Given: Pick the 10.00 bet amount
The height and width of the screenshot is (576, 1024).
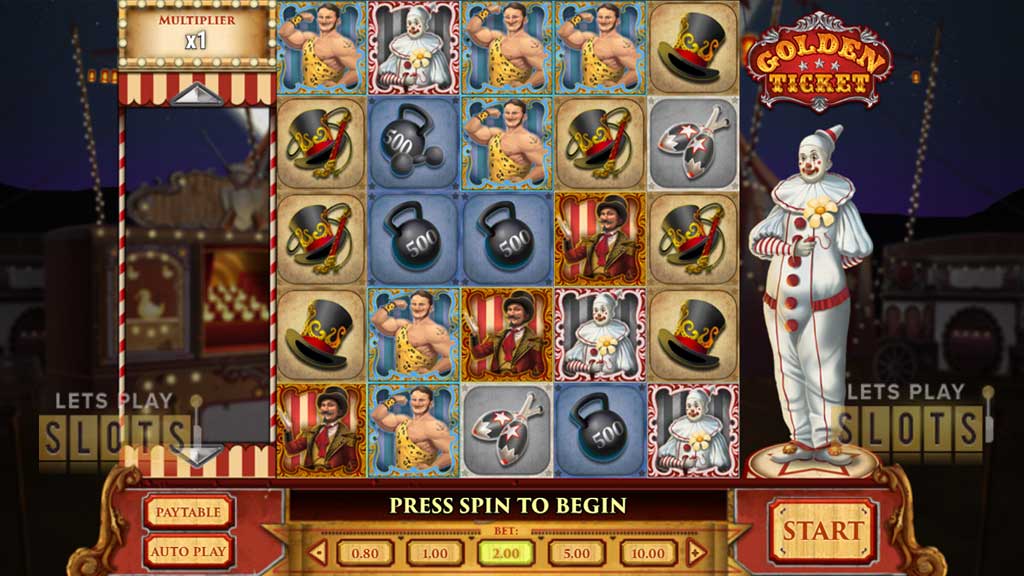Looking at the screenshot, I should (648, 553).
